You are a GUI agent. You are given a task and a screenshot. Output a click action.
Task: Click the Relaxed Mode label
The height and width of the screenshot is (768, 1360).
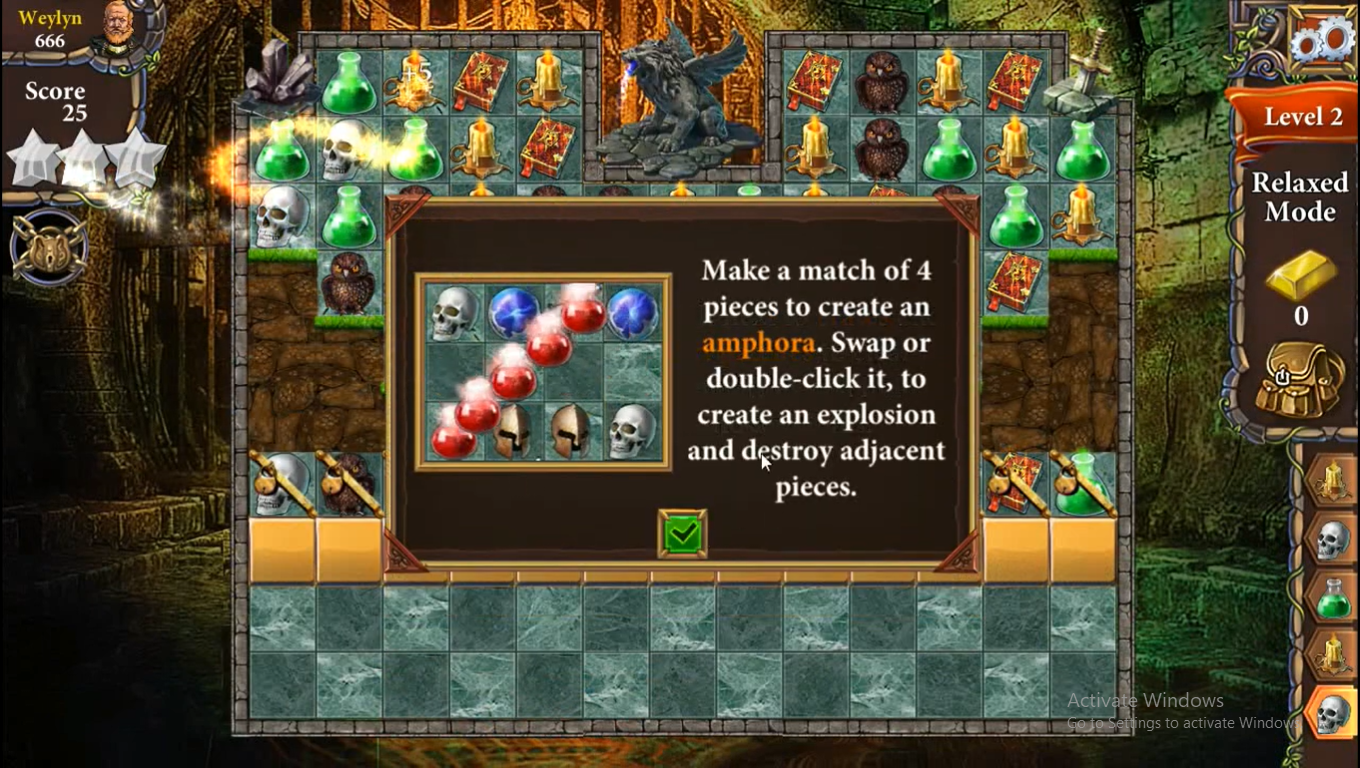[1300, 197]
